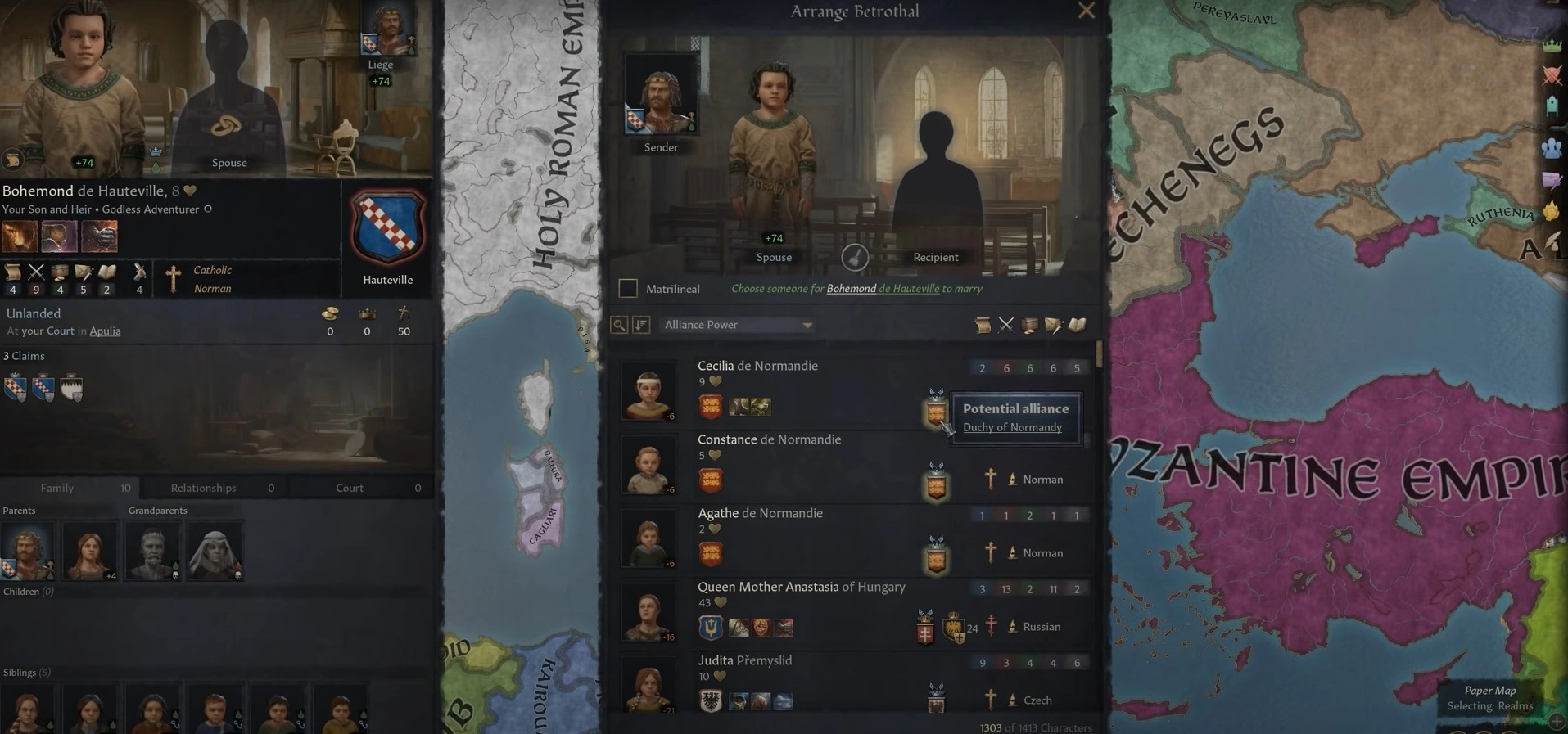Viewport: 1568px width, 734px height.
Task: Open the Duchy of Normandy link in the alliance tooltip
Action: pyautogui.click(x=1013, y=426)
